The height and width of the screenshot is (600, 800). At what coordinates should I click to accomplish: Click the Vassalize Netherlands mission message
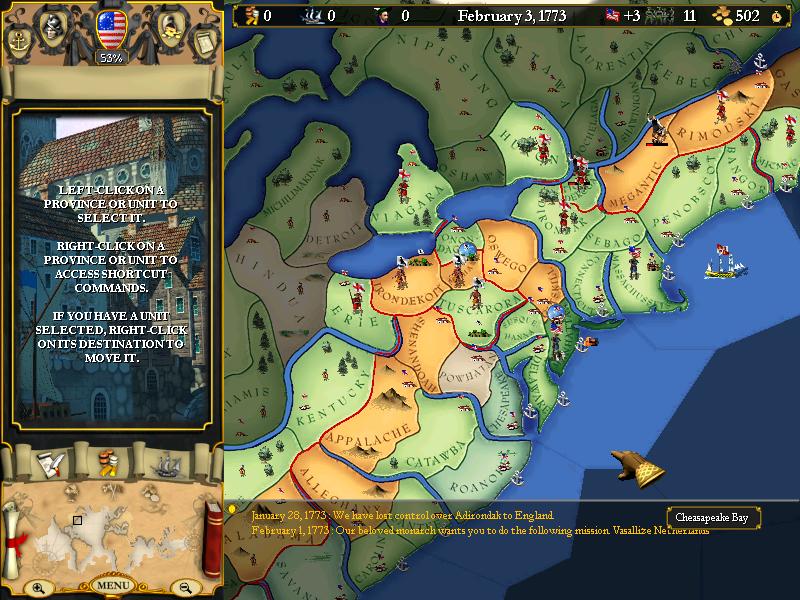[480, 530]
